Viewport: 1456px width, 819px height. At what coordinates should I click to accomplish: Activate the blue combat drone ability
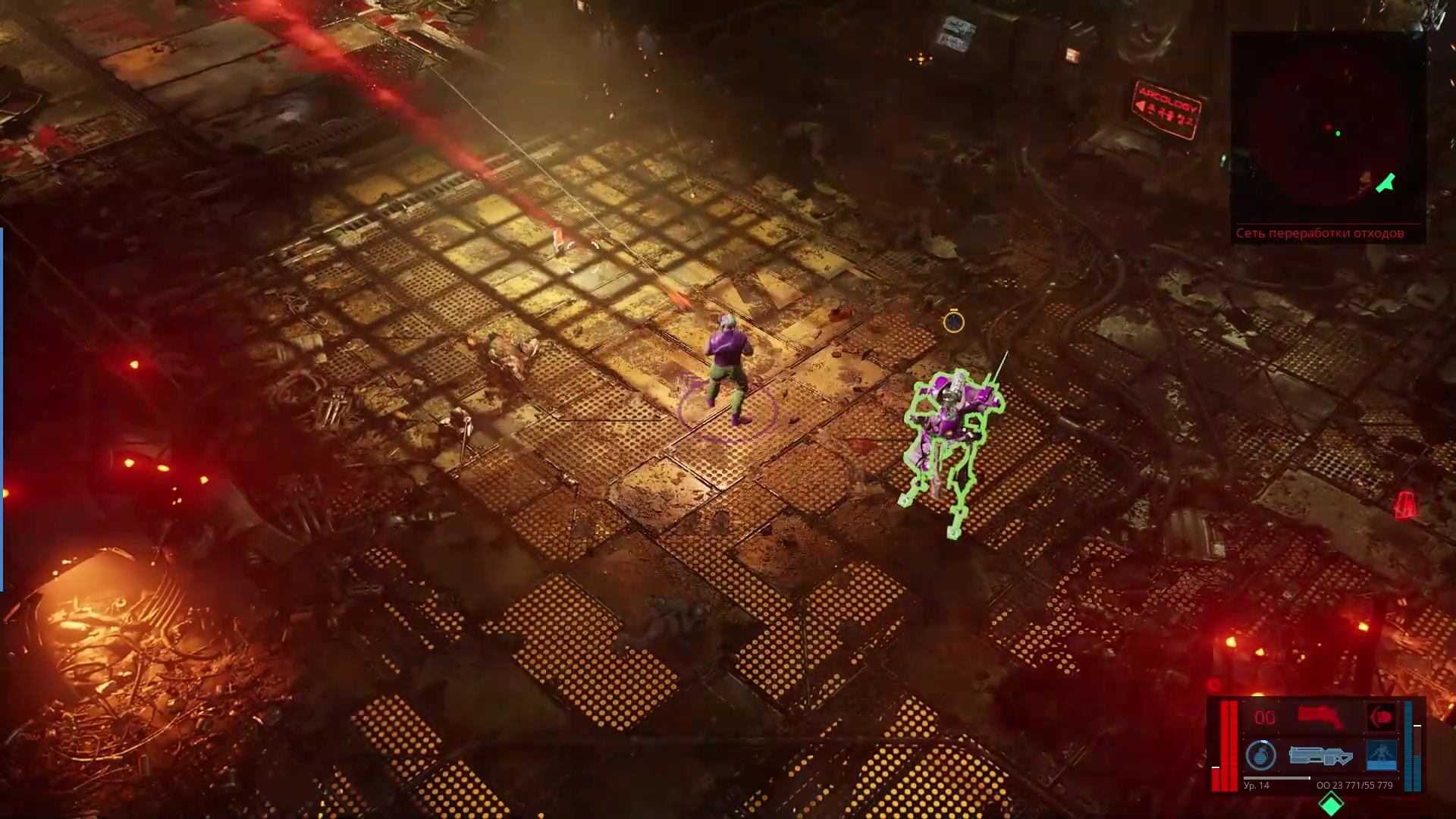coord(1381,755)
